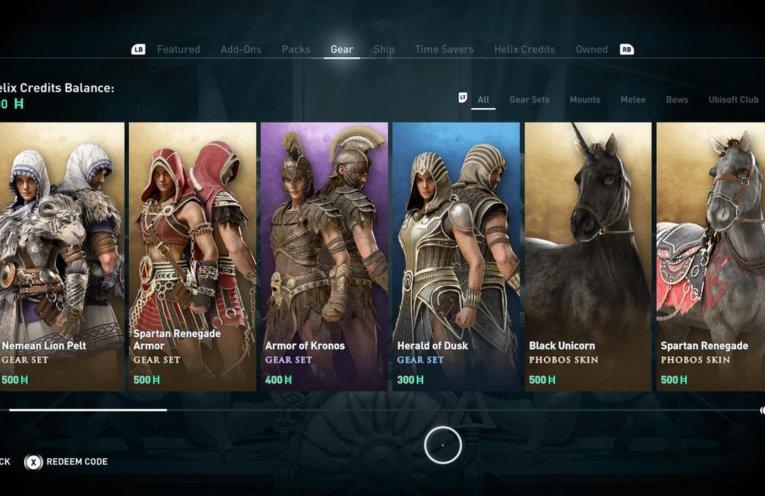View the Owned items tab
The width and height of the screenshot is (765, 496).
pyautogui.click(x=591, y=49)
